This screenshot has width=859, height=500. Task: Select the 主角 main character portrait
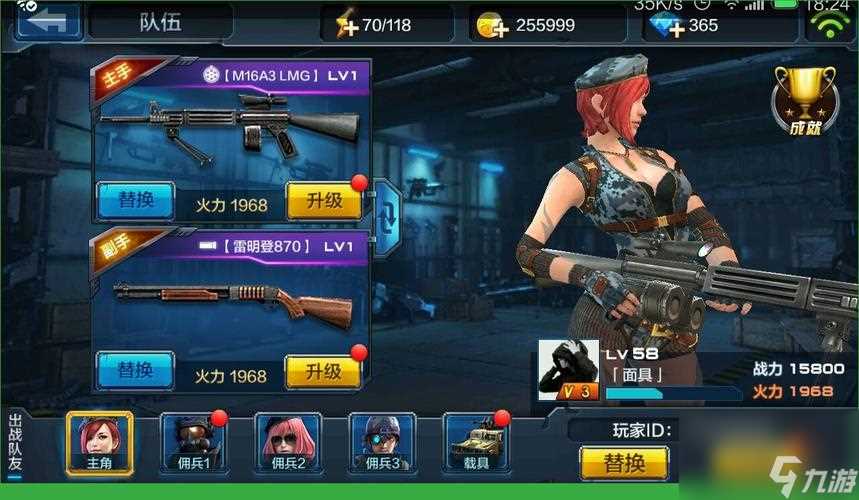pyautogui.click(x=99, y=441)
